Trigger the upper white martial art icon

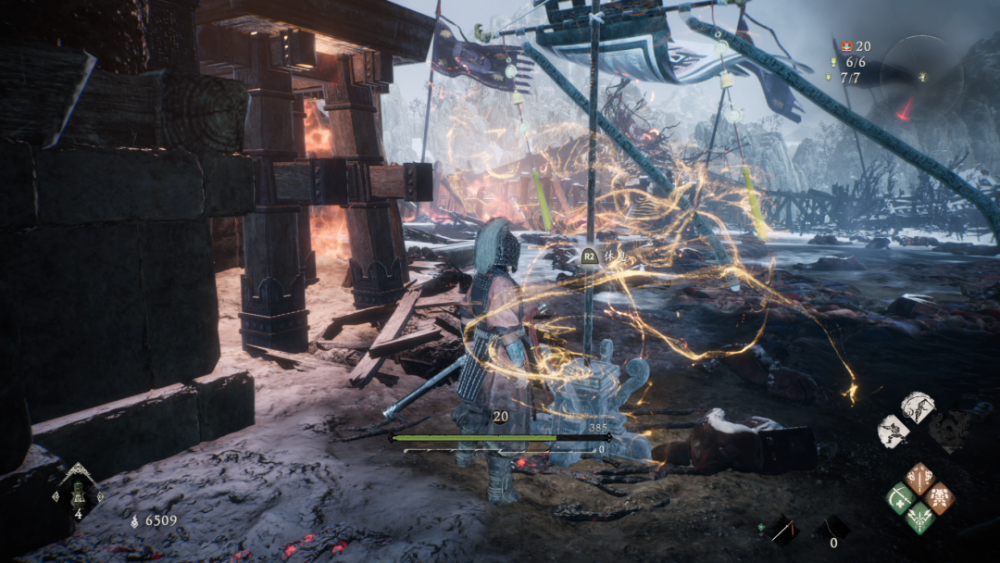tap(917, 405)
